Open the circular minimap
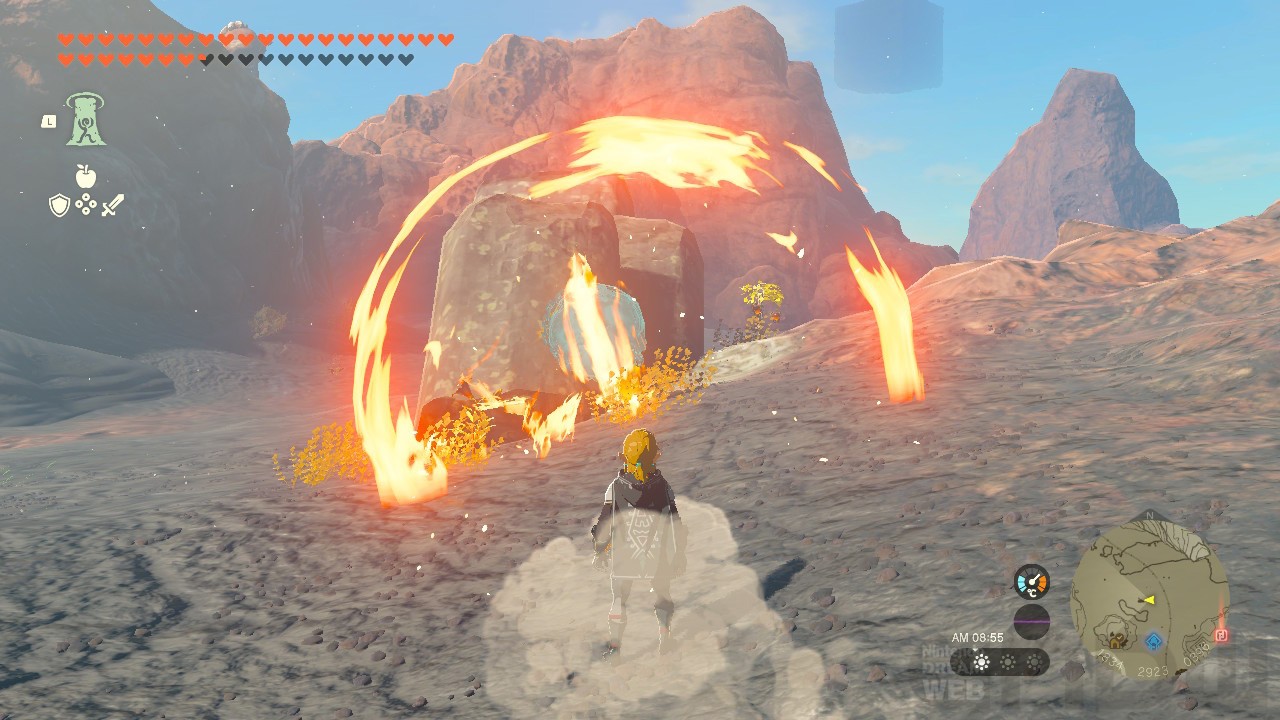The image size is (1280, 720). coord(1149,601)
